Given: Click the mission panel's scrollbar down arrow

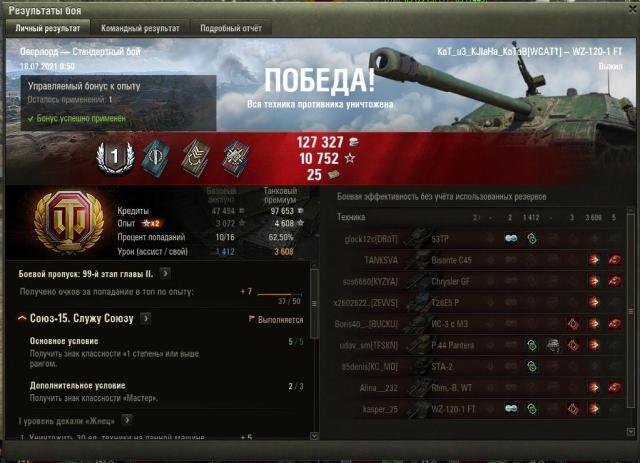Looking at the screenshot, I should click(x=315, y=436).
